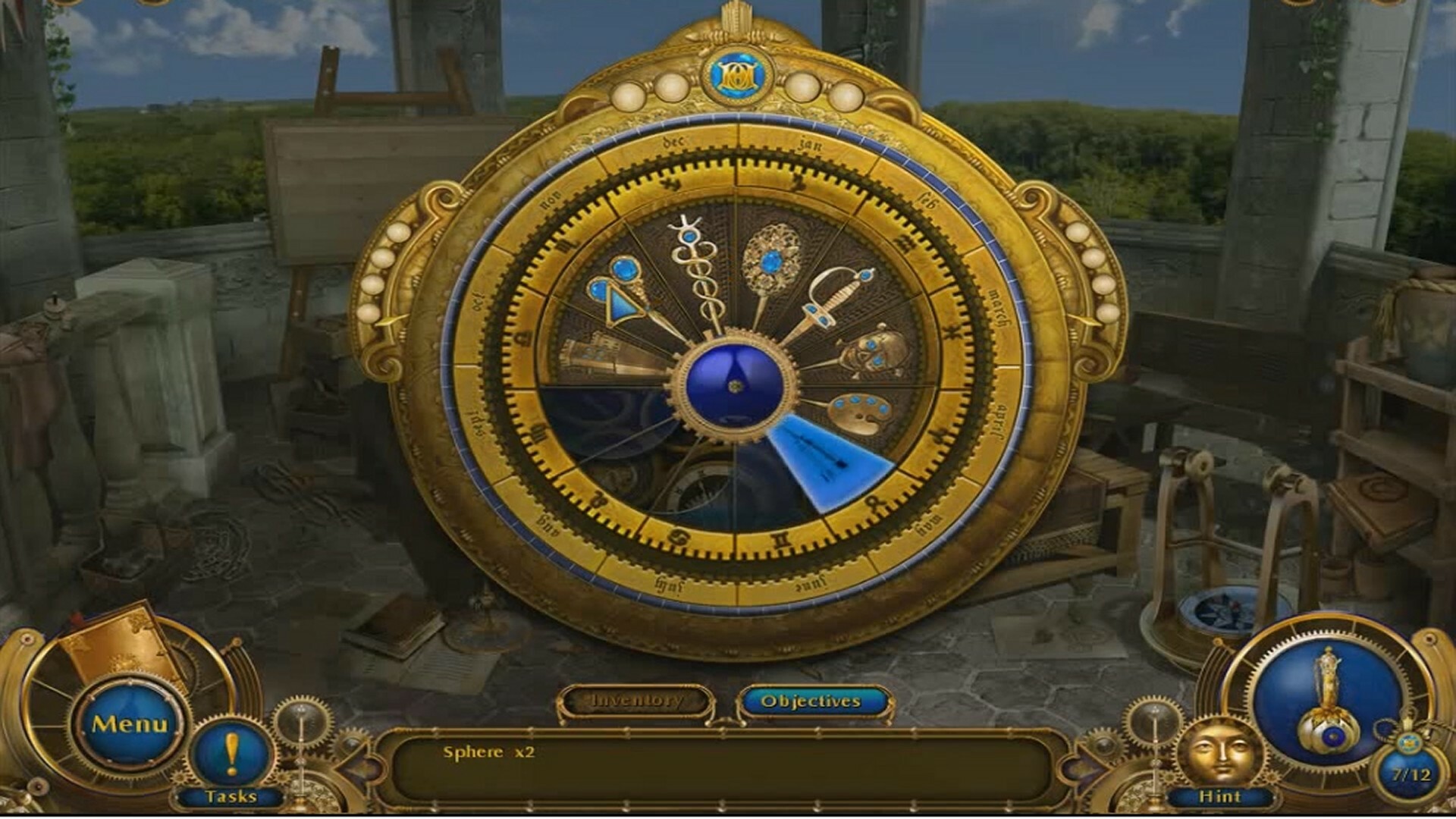The width and height of the screenshot is (1456, 819).
Task: Select the painter's palette emblem
Action: (861, 413)
